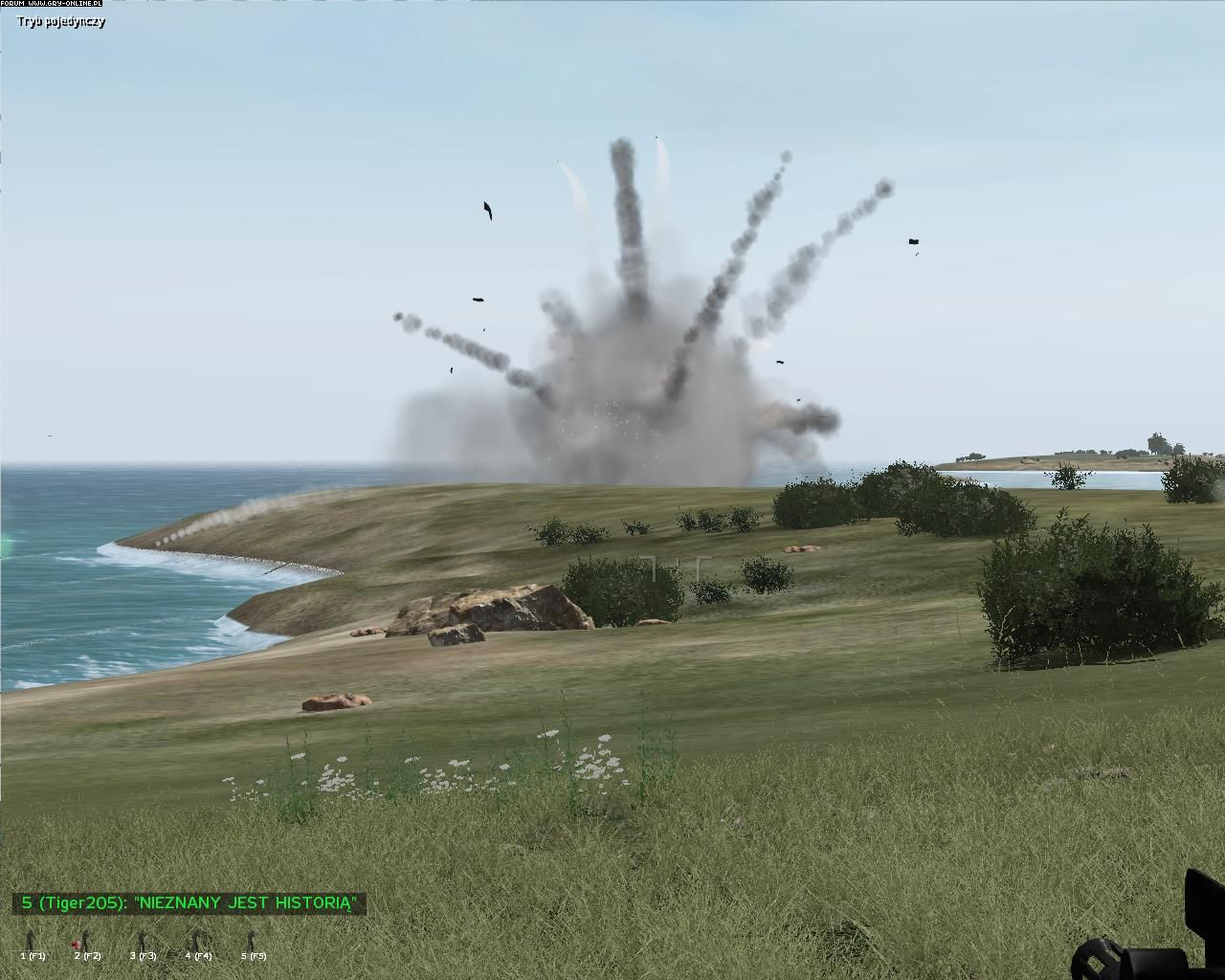
Task: Click squad member 5 icon
Action: coord(253,942)
